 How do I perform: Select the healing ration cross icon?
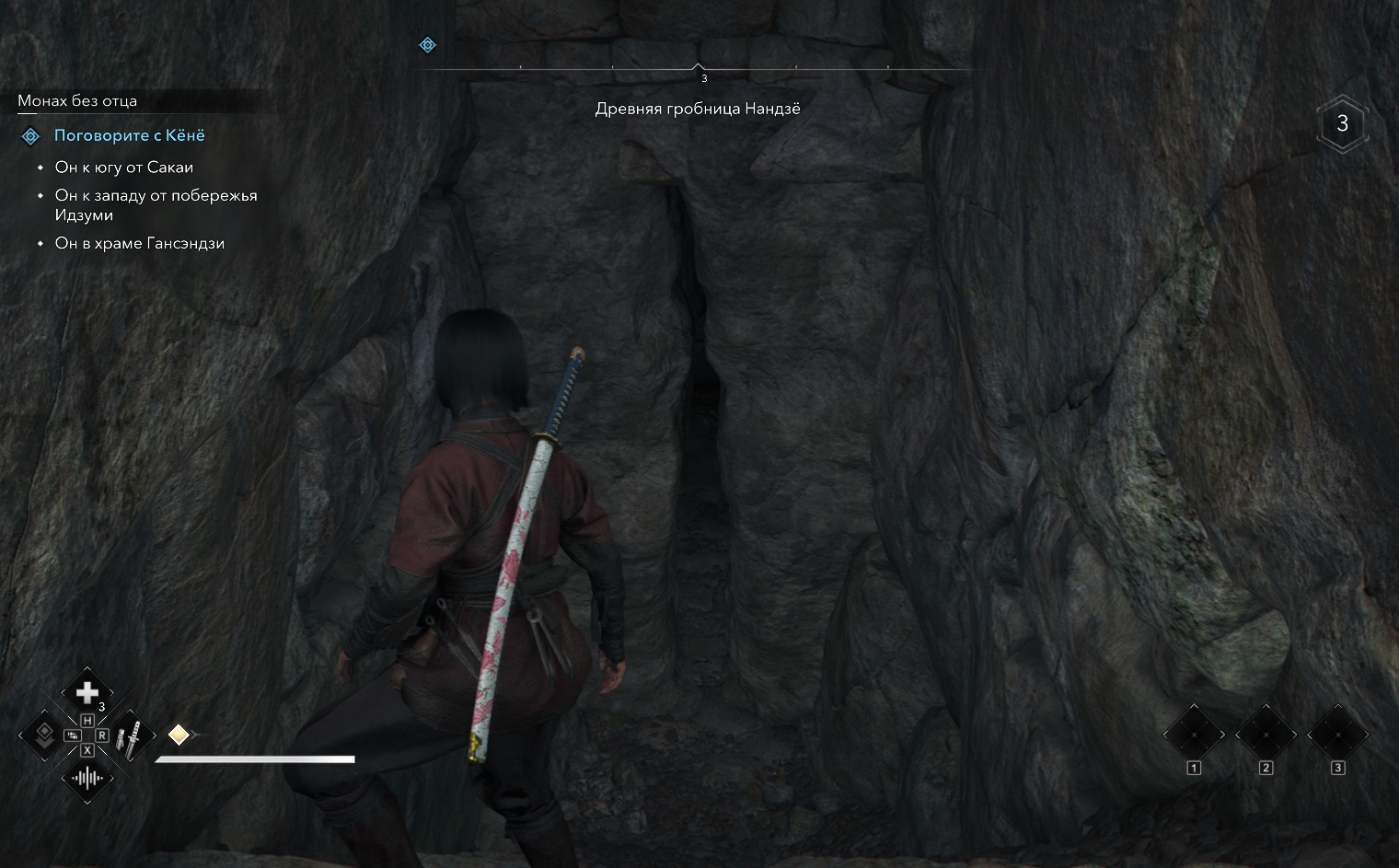87,692
